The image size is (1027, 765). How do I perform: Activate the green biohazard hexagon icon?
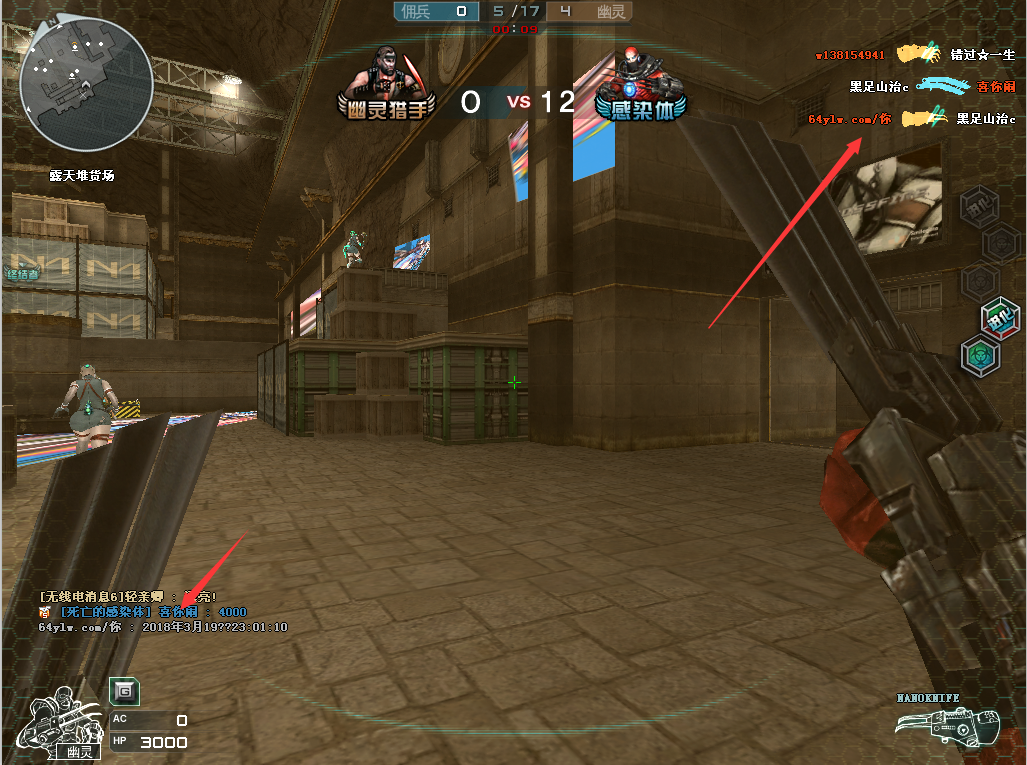tap(979, 356)
